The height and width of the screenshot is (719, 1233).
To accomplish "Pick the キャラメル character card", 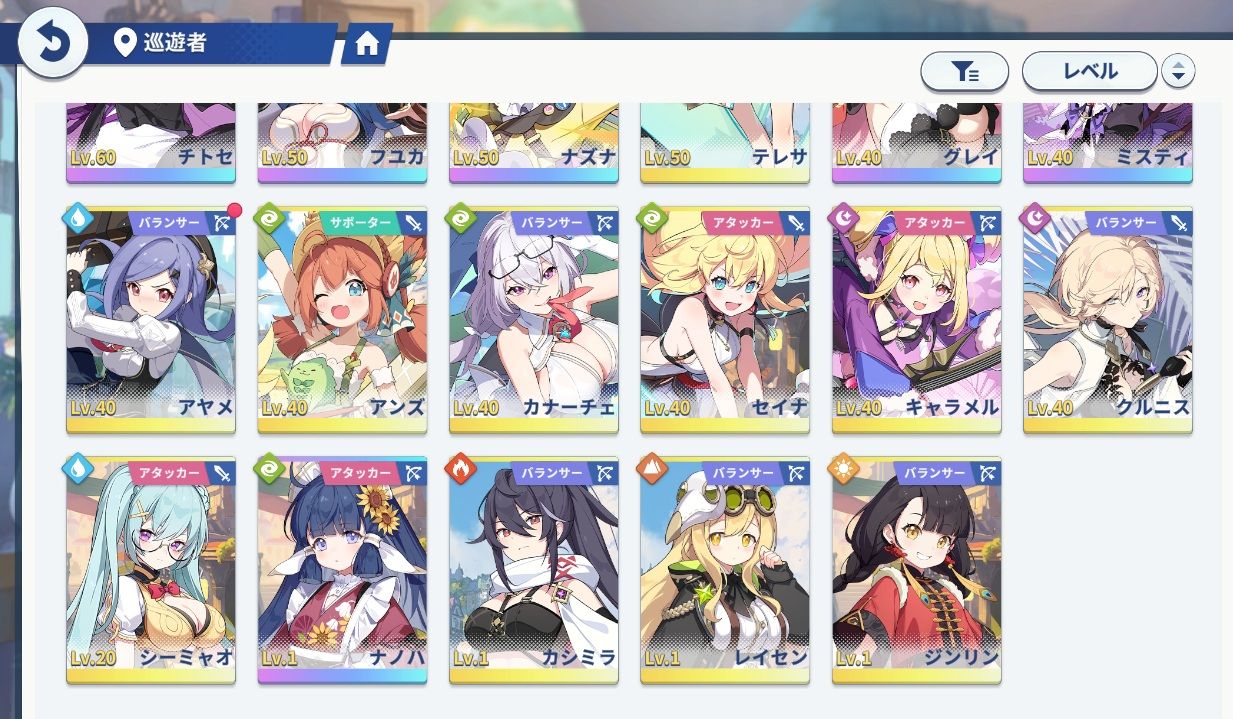I will coord(916,320).
